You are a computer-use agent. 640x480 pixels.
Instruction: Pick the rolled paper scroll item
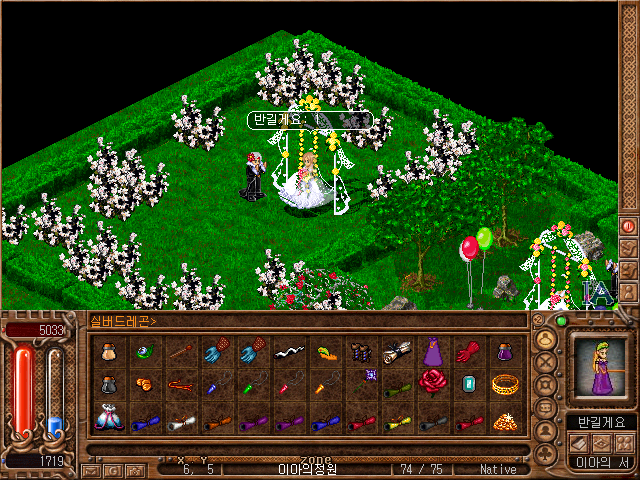tap(396, 351)
